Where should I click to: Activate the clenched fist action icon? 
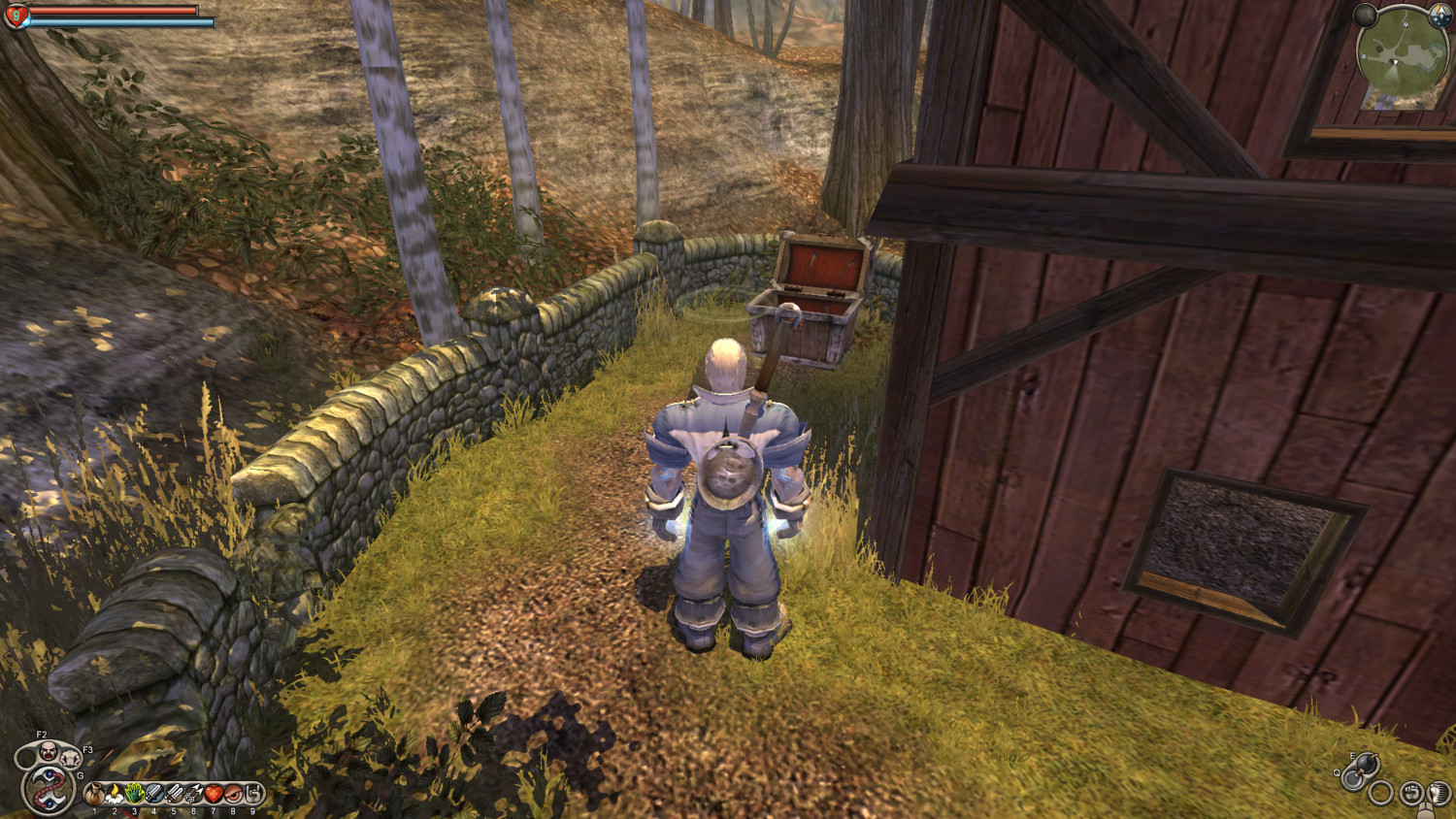(x=1411, y=793)
